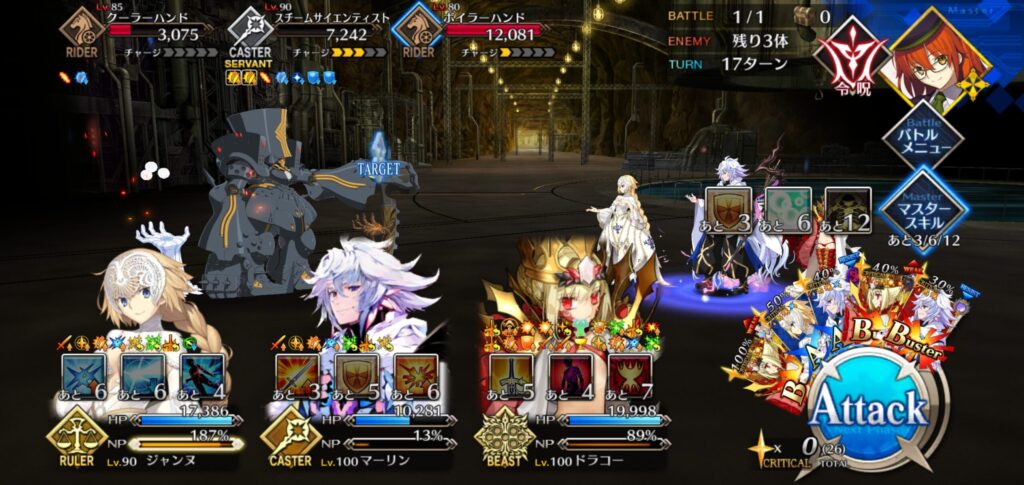The image size is (1024, 485).
Task: Open the Command Spell (令呪) emblem
Action: pyautogui.click(x=848, y=55)
